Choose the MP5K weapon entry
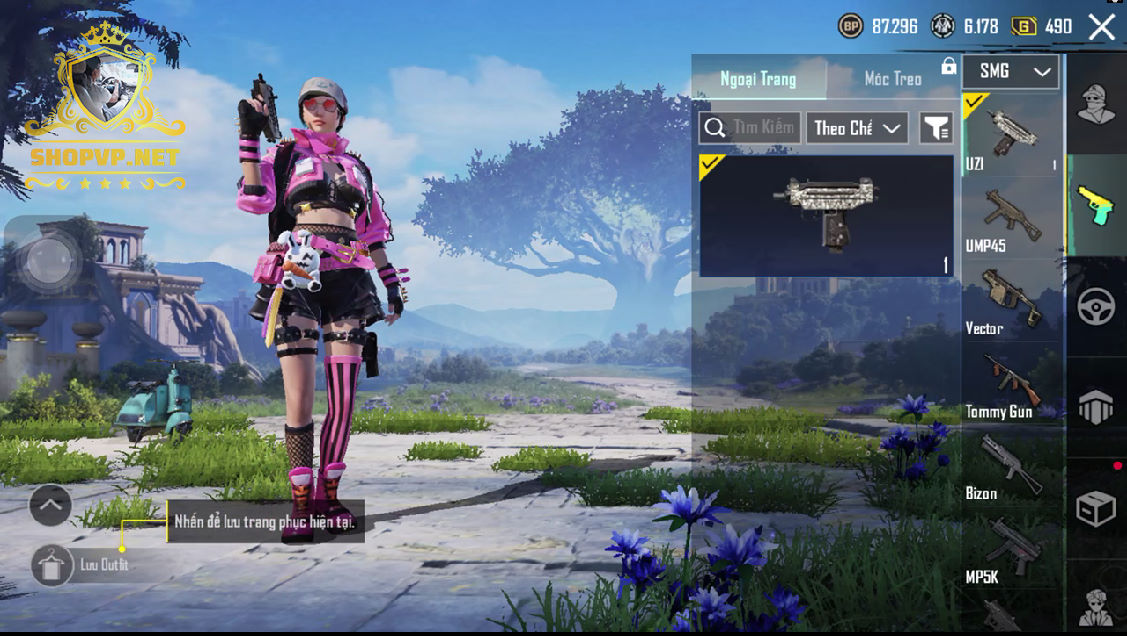The width and height of the screenshot is (1127, 636). click(x=1011, y=552)
